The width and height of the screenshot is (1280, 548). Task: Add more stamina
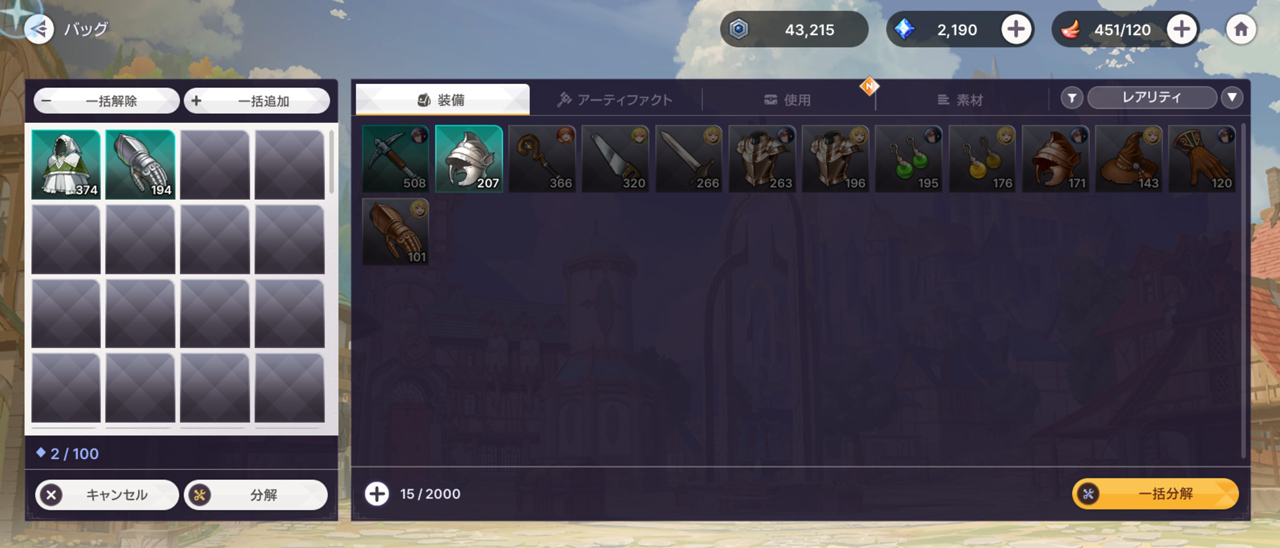[1182, 30]
